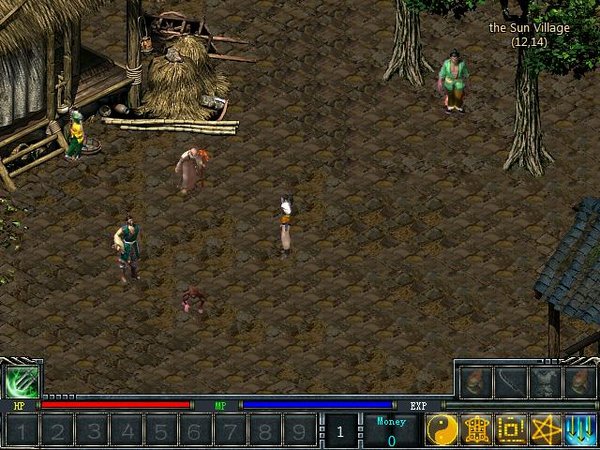Activate the green claw slash skill icon
Screen dimensions: 600x450
(21, 381)
